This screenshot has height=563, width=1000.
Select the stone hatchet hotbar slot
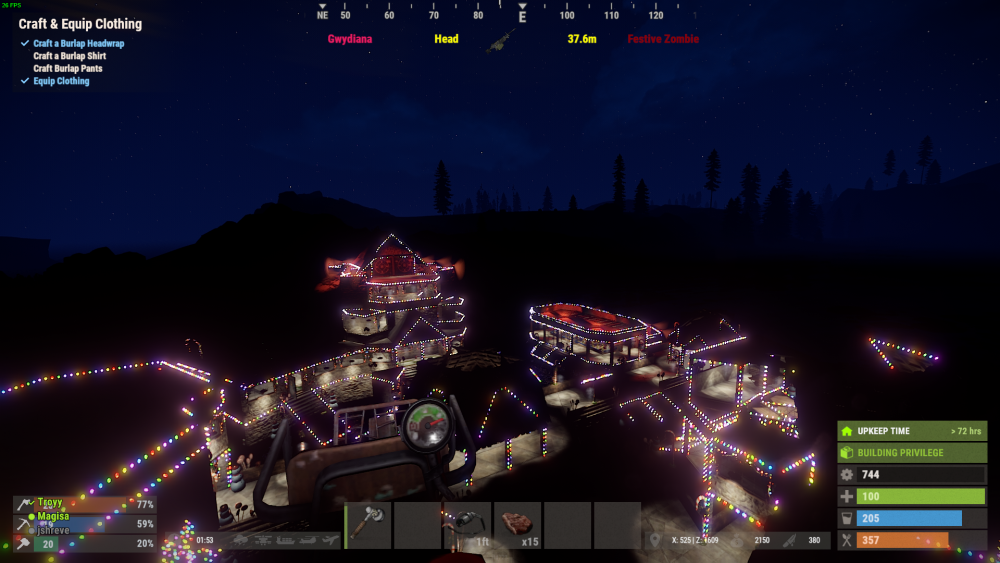point(368,526)
